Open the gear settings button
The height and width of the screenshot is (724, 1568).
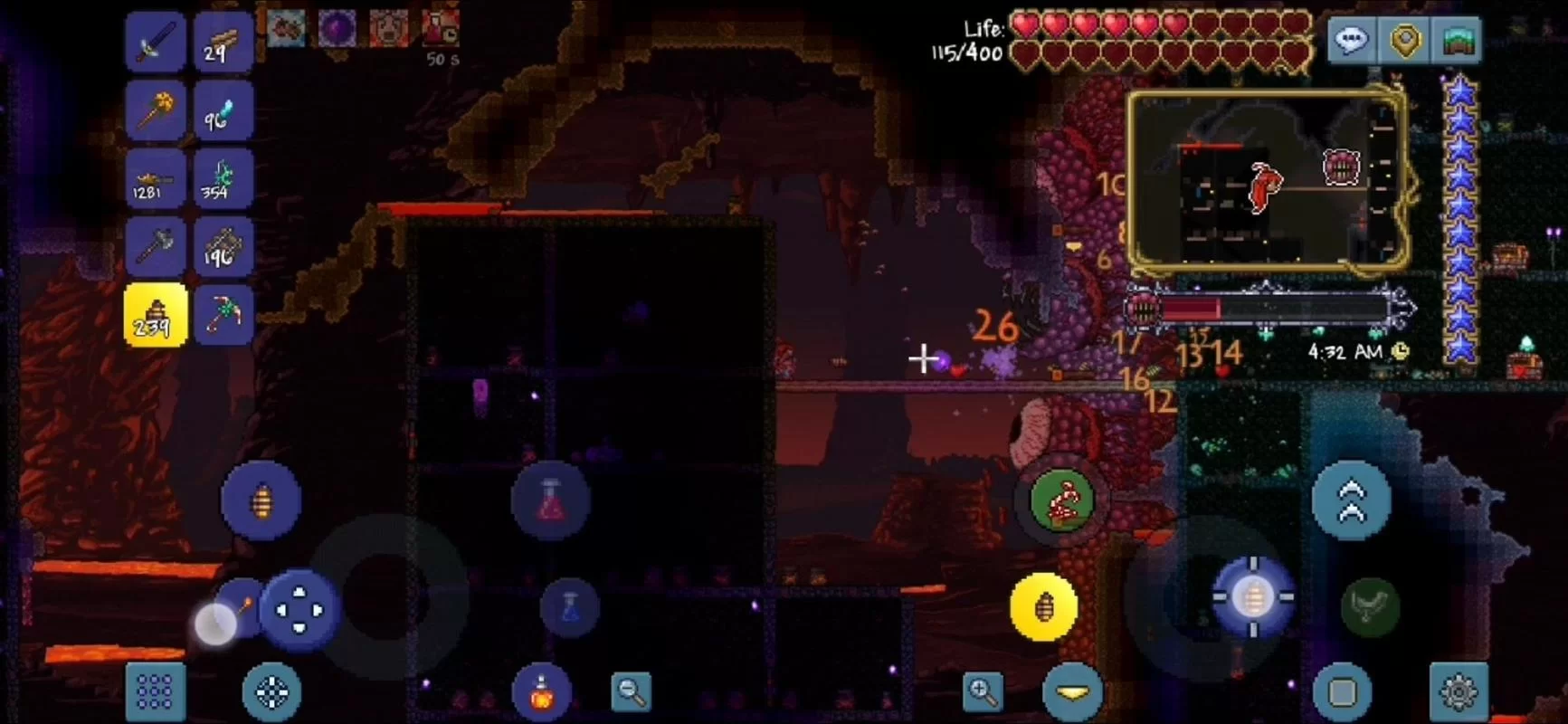(1458, 692)
